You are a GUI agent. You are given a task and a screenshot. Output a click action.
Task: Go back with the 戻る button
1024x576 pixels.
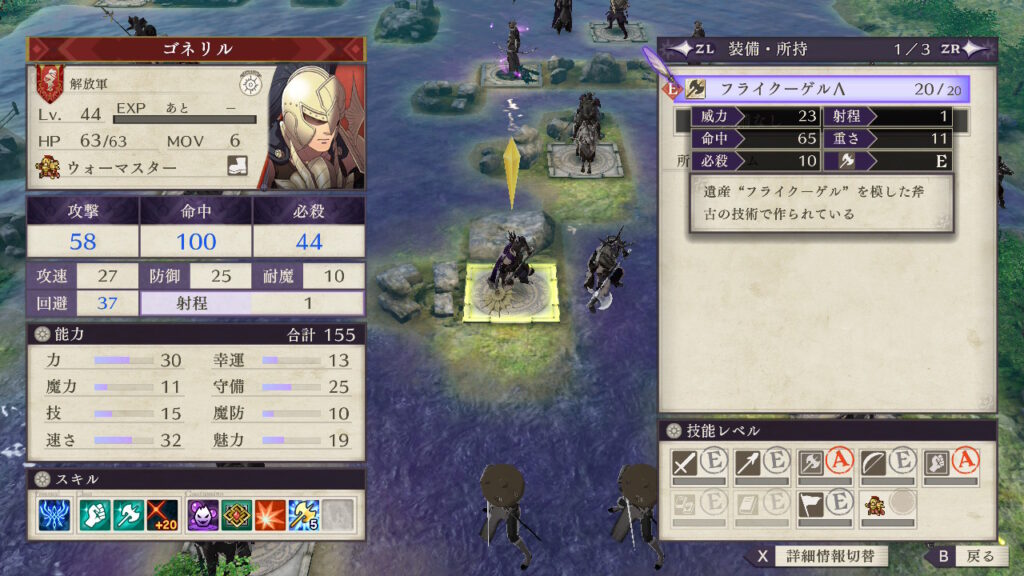tap(964, 556)
